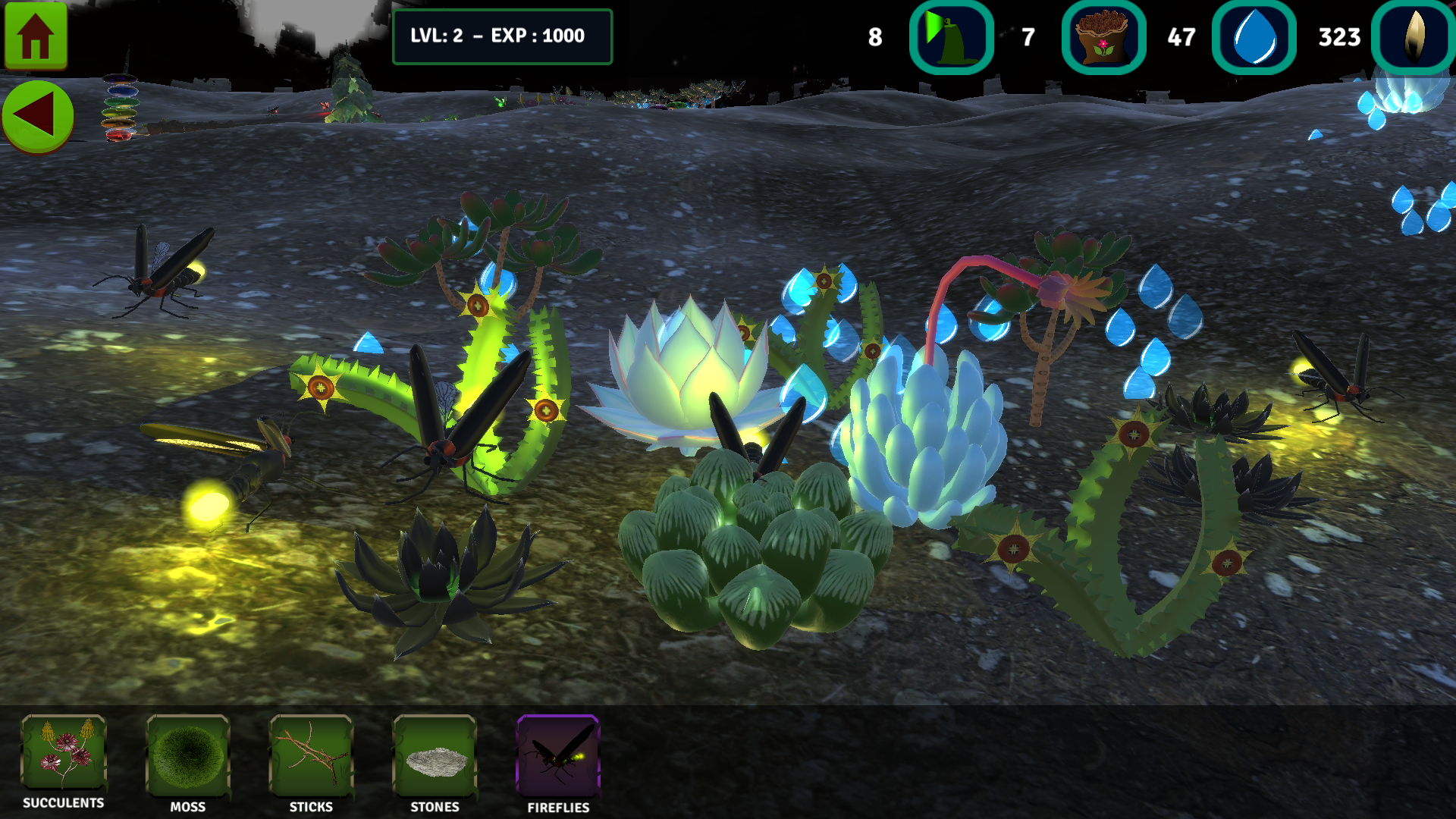Pick the Stones category
Screen dimensions: 1456x819
click(435, 756)
